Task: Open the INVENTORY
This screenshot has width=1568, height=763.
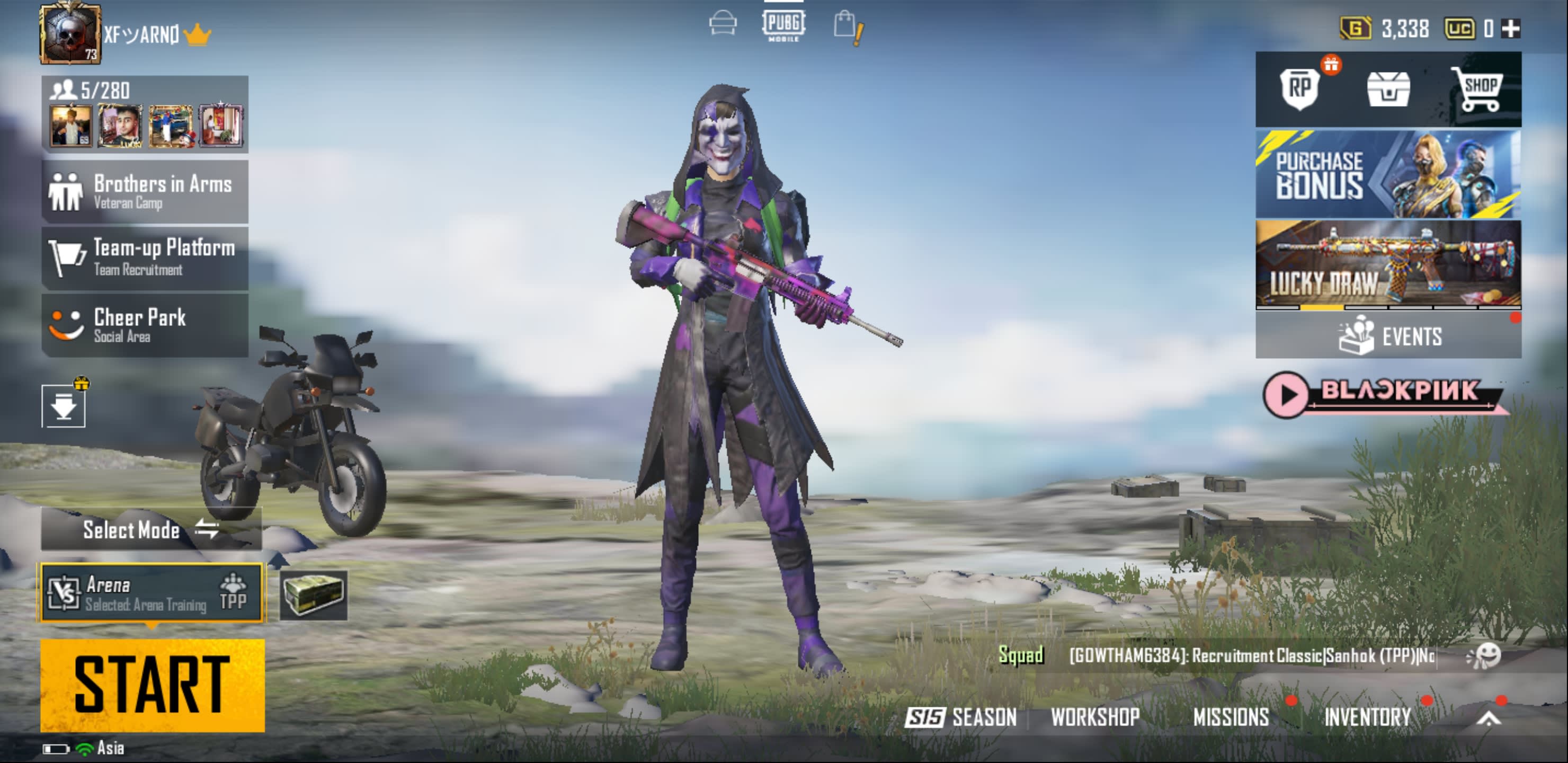Action: tap(1367, 717)
